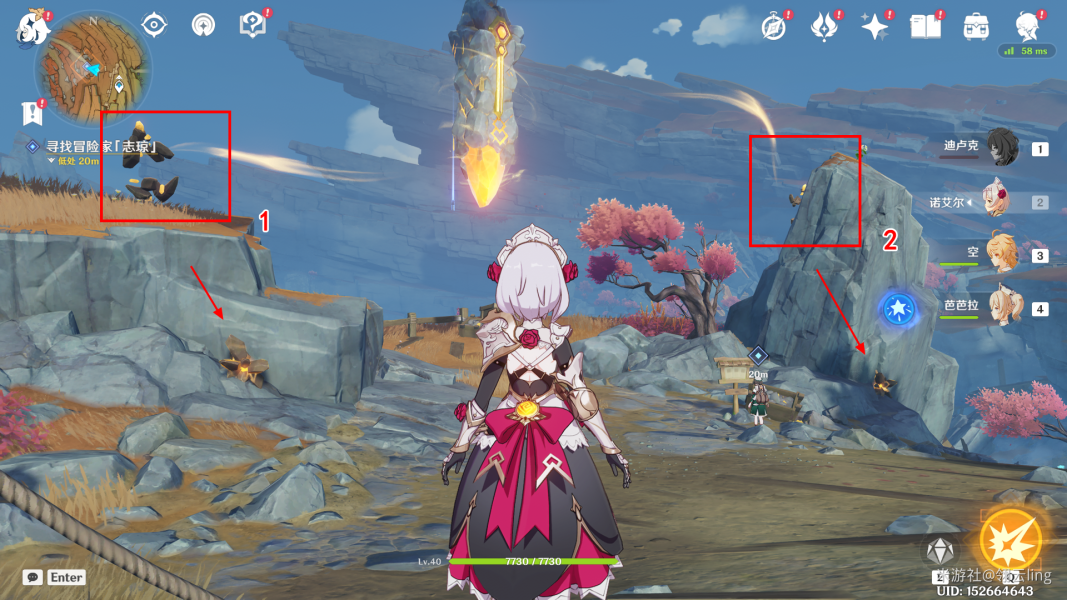Click the radiating star signal icon

pos(203,25)
